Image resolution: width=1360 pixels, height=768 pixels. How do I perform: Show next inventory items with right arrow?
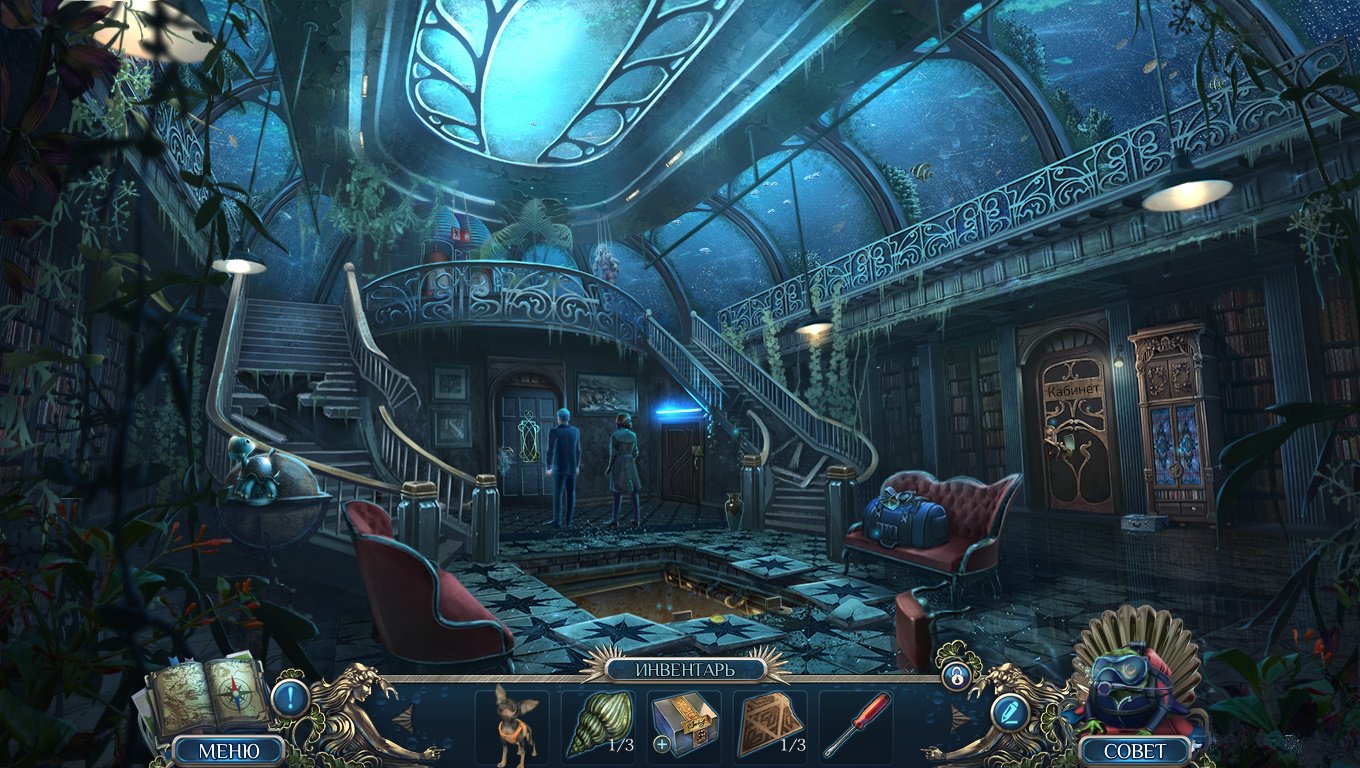[957, 718]
